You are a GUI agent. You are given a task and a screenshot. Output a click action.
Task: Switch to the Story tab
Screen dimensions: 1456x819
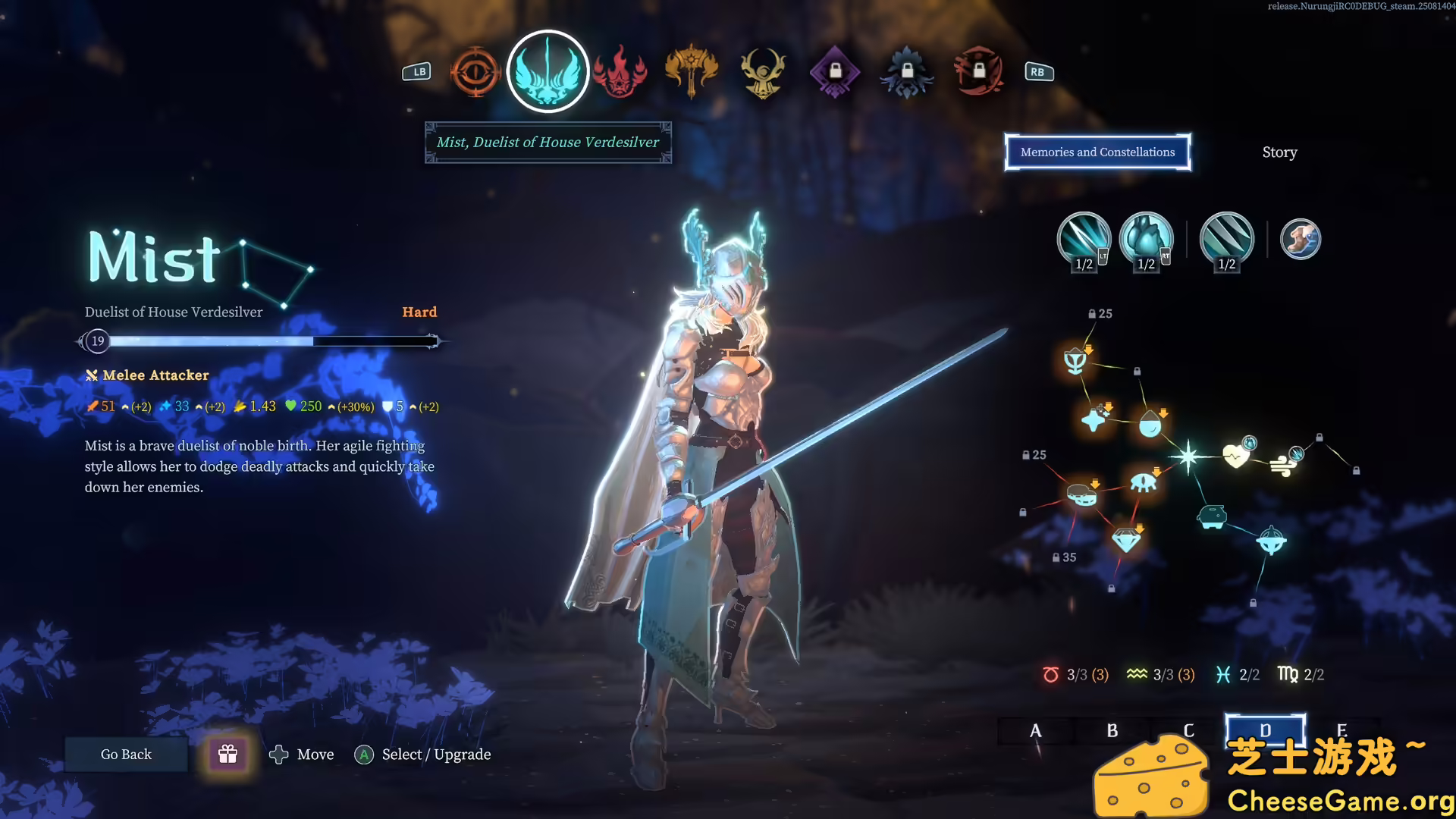[1279, 152]
